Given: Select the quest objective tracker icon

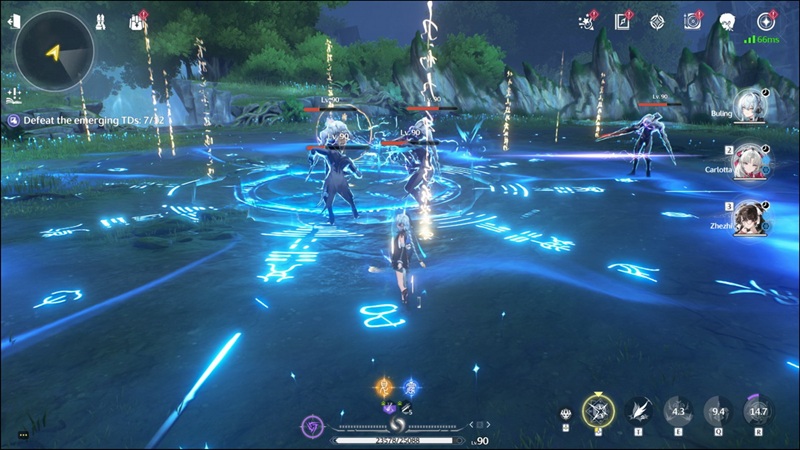Looking at the screenshot, I should (x=14, y=120).
